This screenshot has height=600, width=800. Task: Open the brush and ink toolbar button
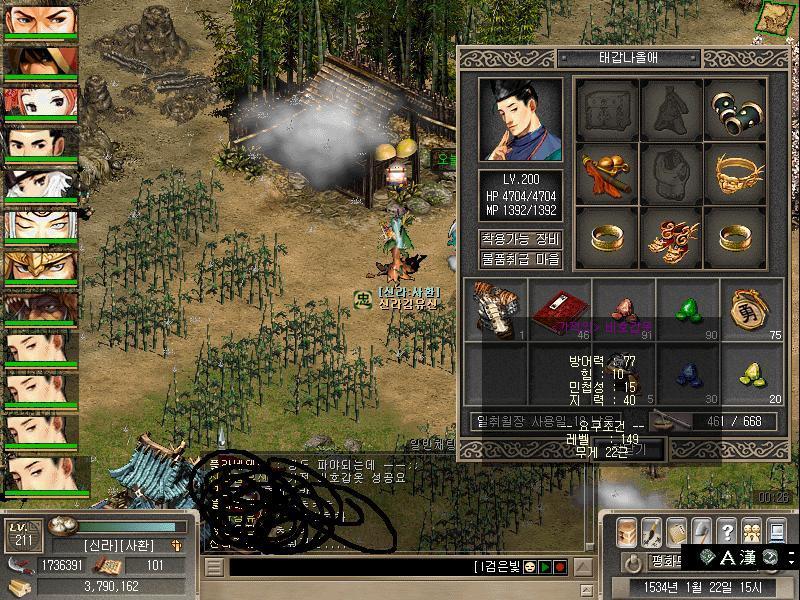coord(652,530)
